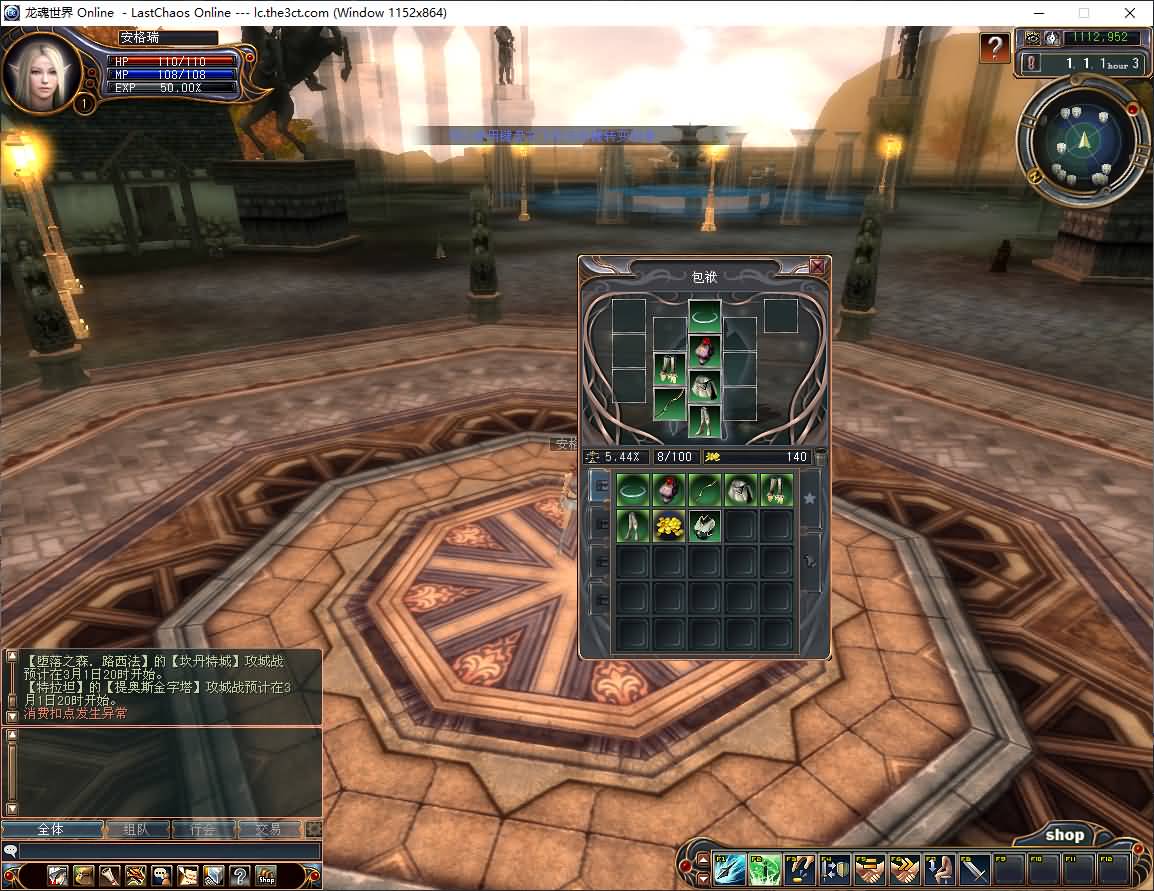1154x891 pixels.
Task: Maximize the game window
Action: tap(1084, 13)
